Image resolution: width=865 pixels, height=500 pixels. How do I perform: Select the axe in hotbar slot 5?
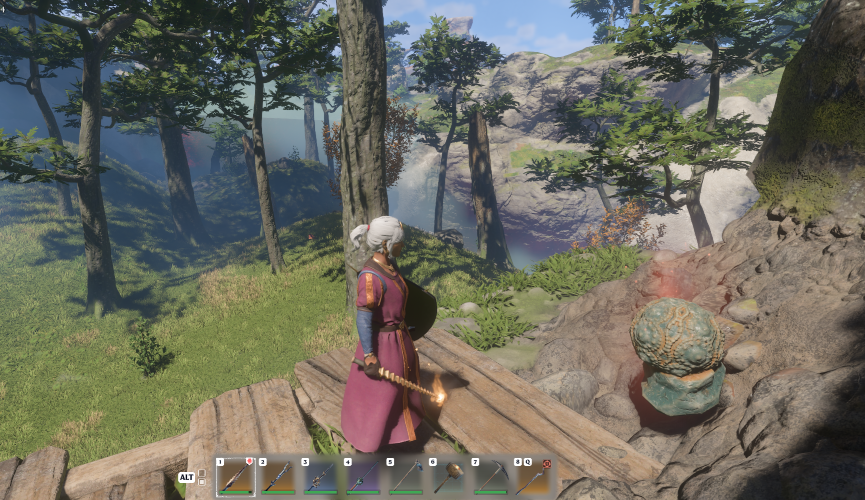point(405,477)
